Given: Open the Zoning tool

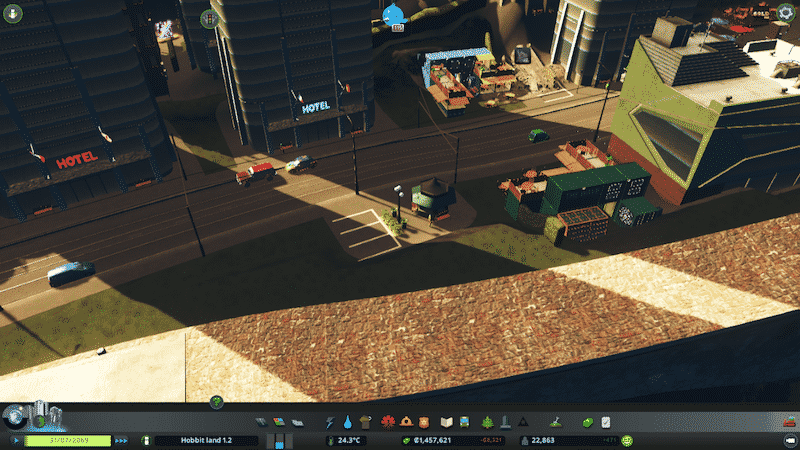Looking at the screenshot, I should tap(279, 423).
